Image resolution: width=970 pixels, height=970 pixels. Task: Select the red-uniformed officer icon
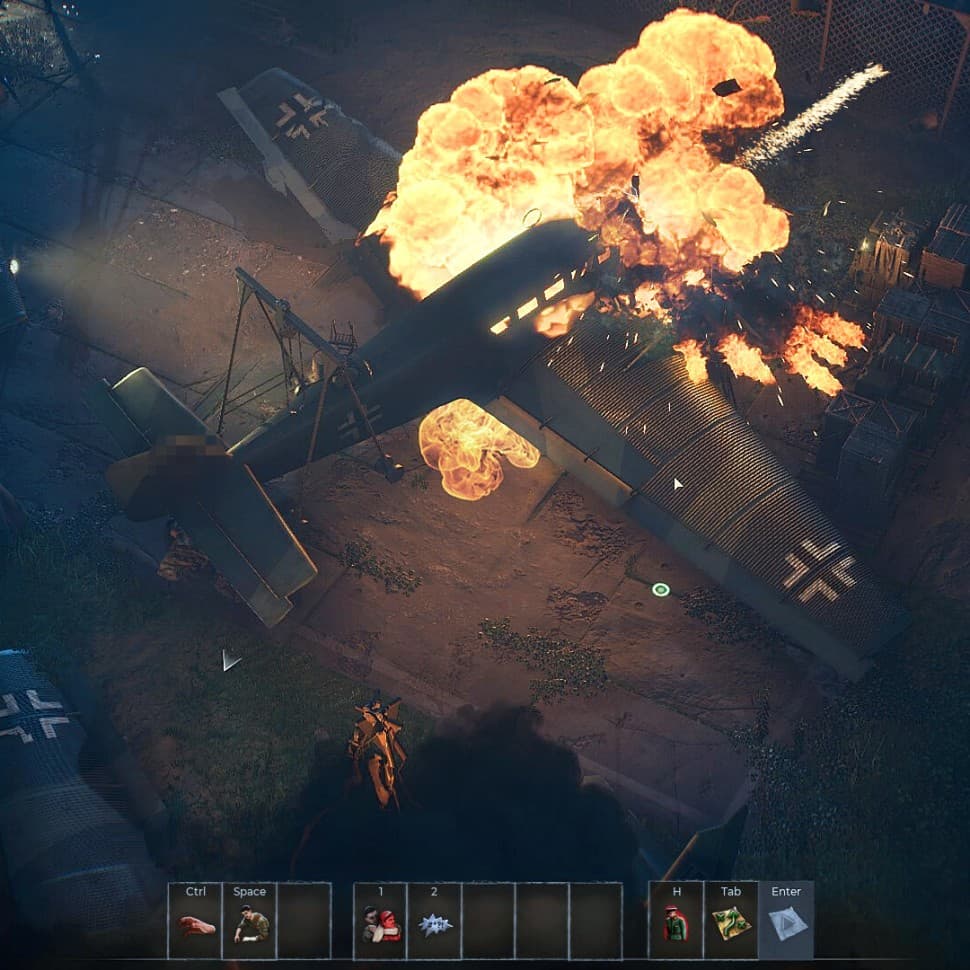pyautogui.click(x=675, y=925)
